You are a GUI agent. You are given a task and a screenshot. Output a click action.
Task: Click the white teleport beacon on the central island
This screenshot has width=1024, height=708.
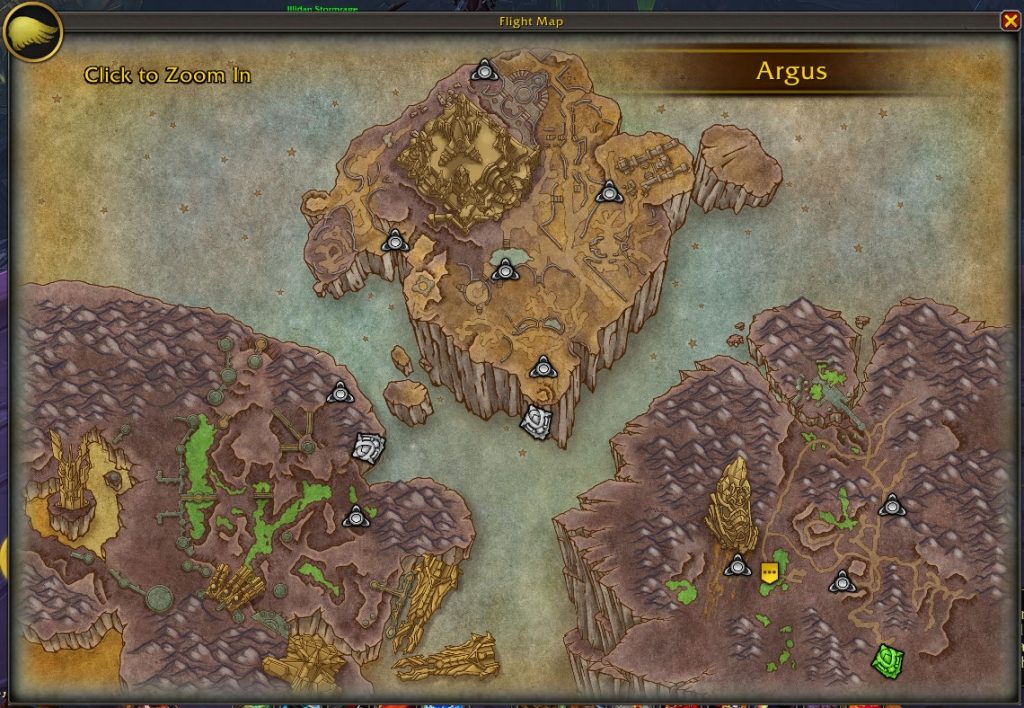tap(537, 421)
